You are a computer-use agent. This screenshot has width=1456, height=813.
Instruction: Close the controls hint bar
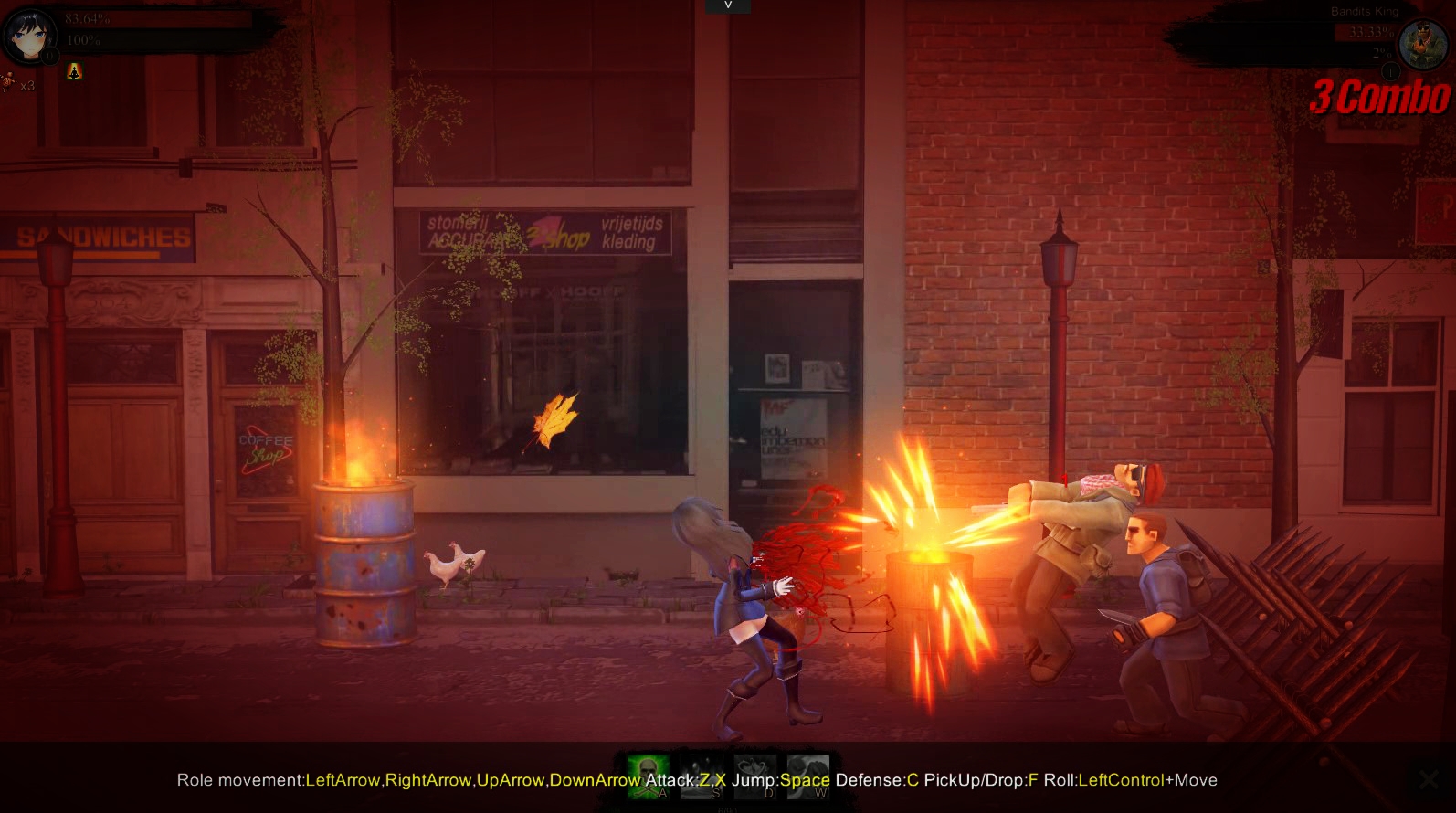[1429, 779]
